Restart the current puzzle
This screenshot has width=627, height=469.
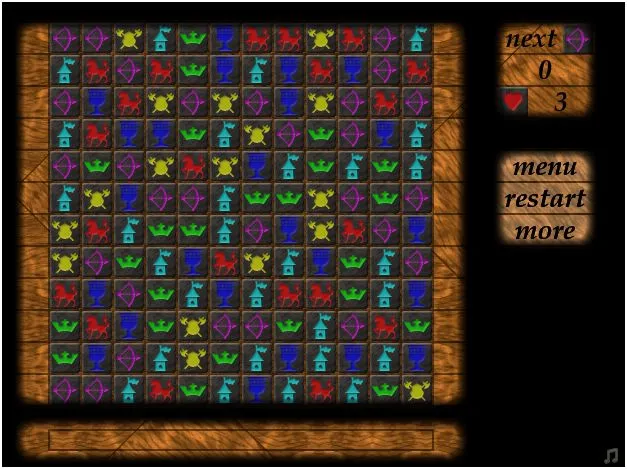[544, 198]
